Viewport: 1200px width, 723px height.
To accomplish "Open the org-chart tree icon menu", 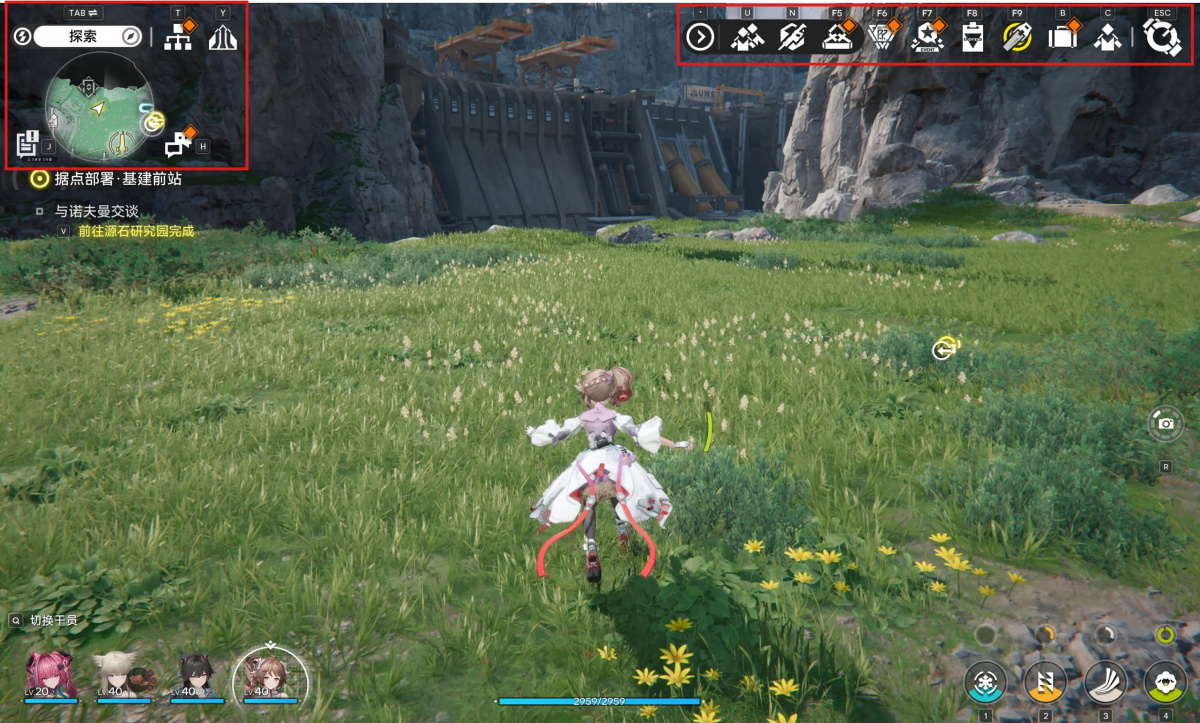I will pos(178,38).
